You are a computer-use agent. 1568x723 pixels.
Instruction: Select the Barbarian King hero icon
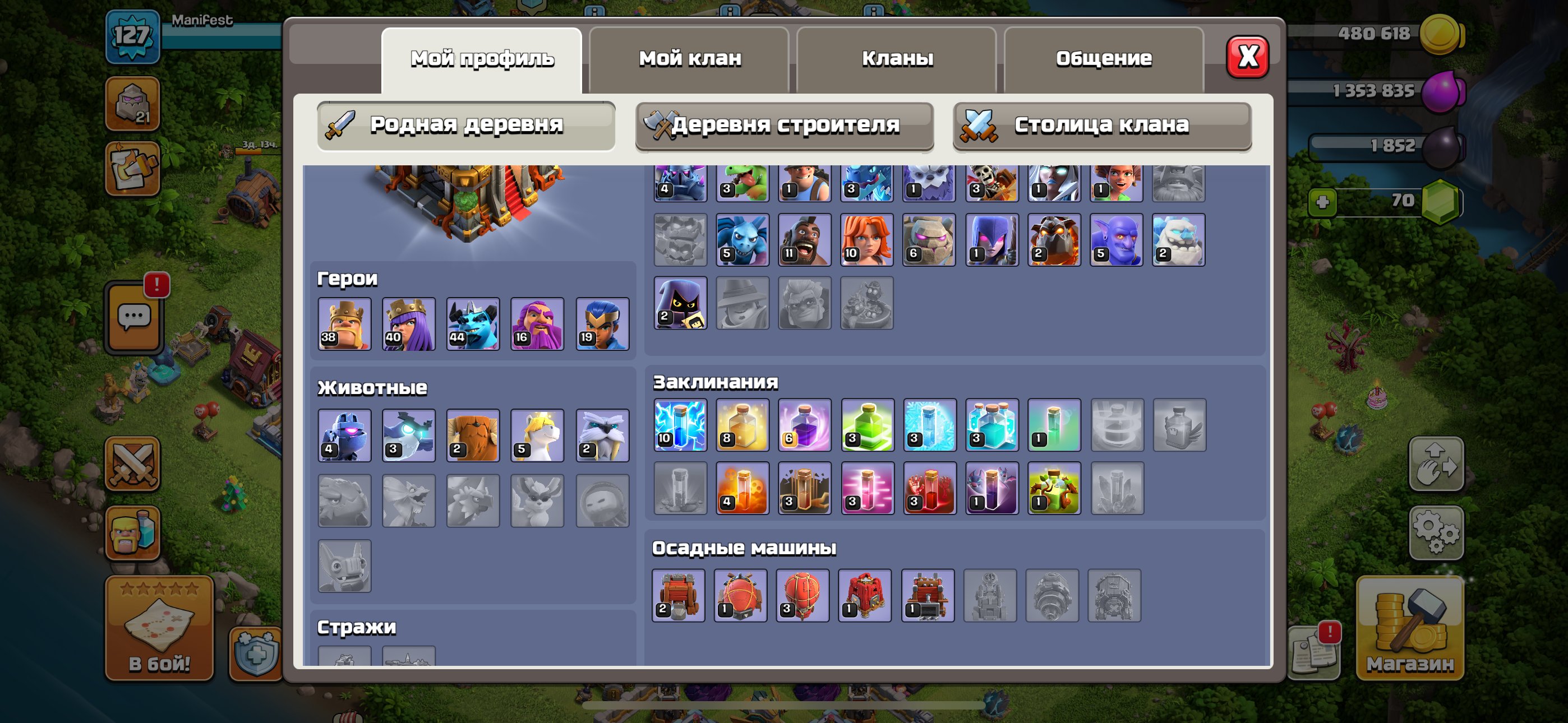tap(346, 325)
